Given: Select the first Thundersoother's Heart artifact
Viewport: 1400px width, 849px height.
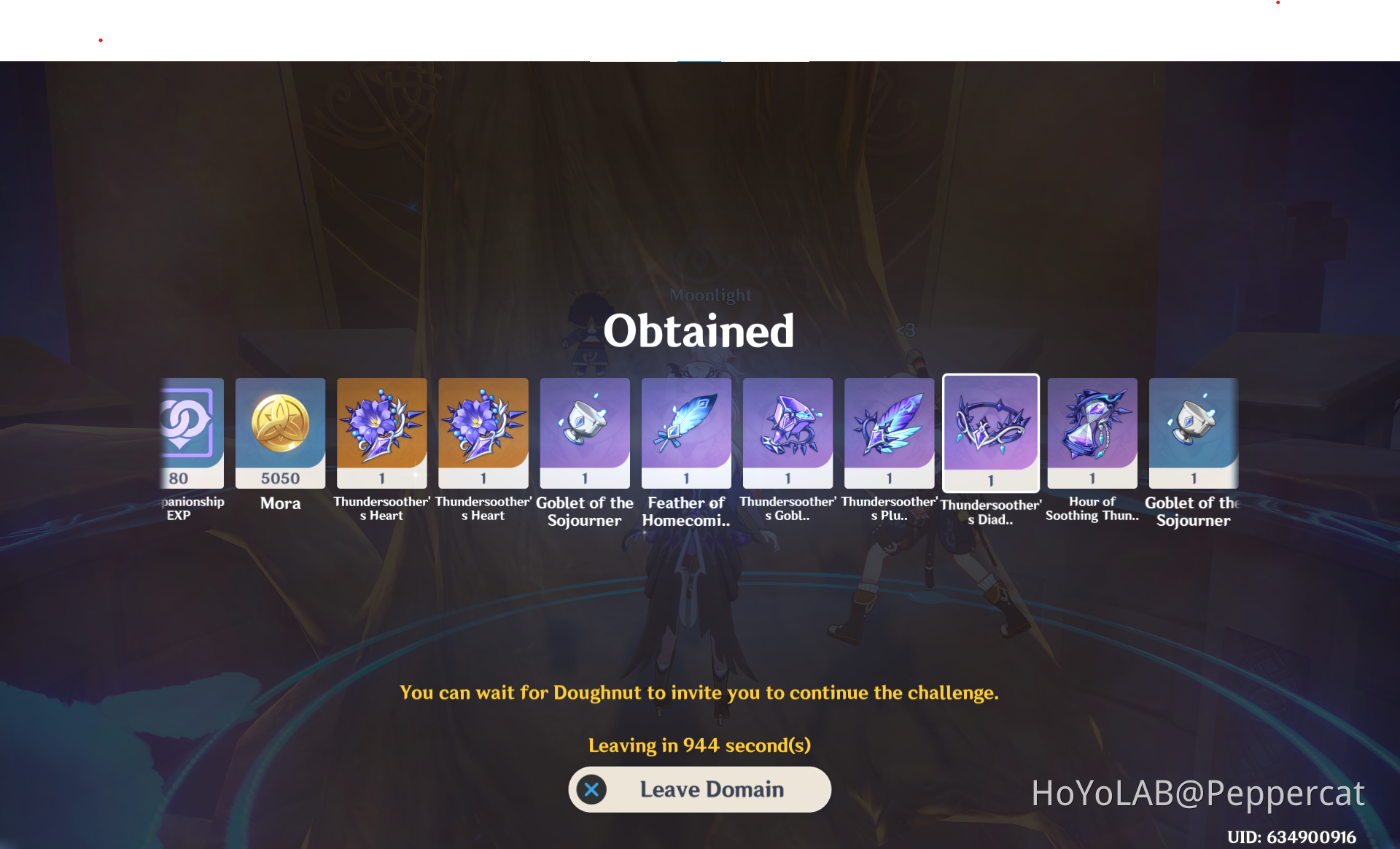Looking at the screenshot, I should click(x=381, y=433).
